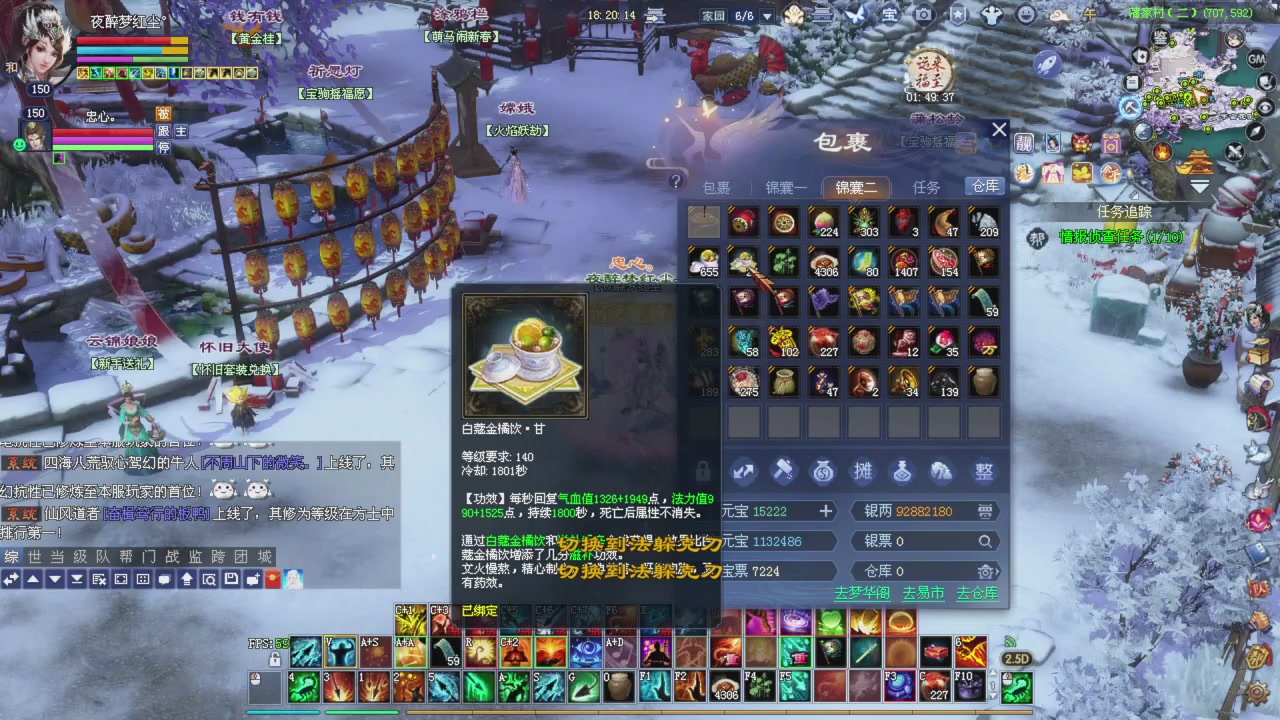1280x720 pixels.
Task: Click the potion flask icon in the bag panel
Action: tap(903, 472)
